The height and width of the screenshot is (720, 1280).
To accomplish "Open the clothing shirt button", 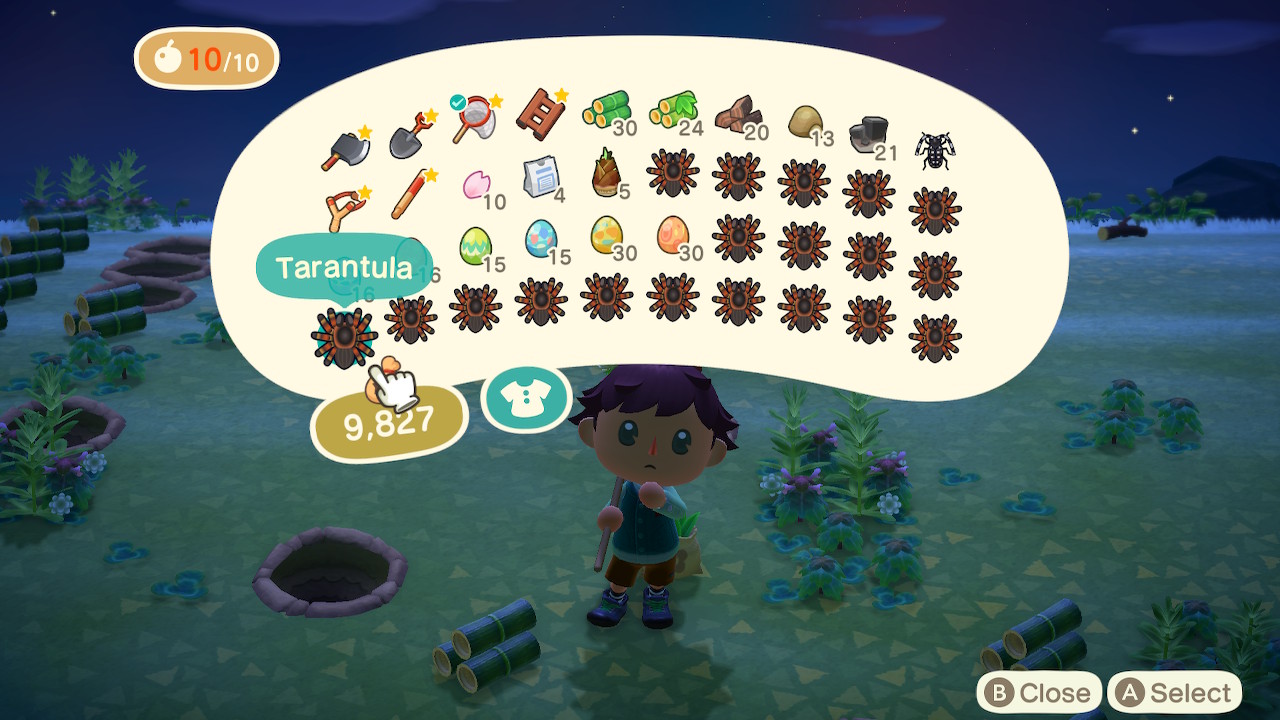I will coord(525,399).
